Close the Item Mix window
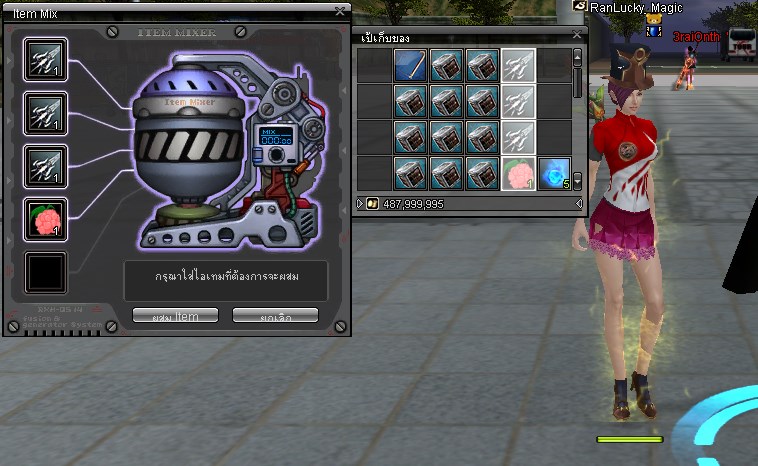This screenshot has width=758, height=466. [340, 12]
